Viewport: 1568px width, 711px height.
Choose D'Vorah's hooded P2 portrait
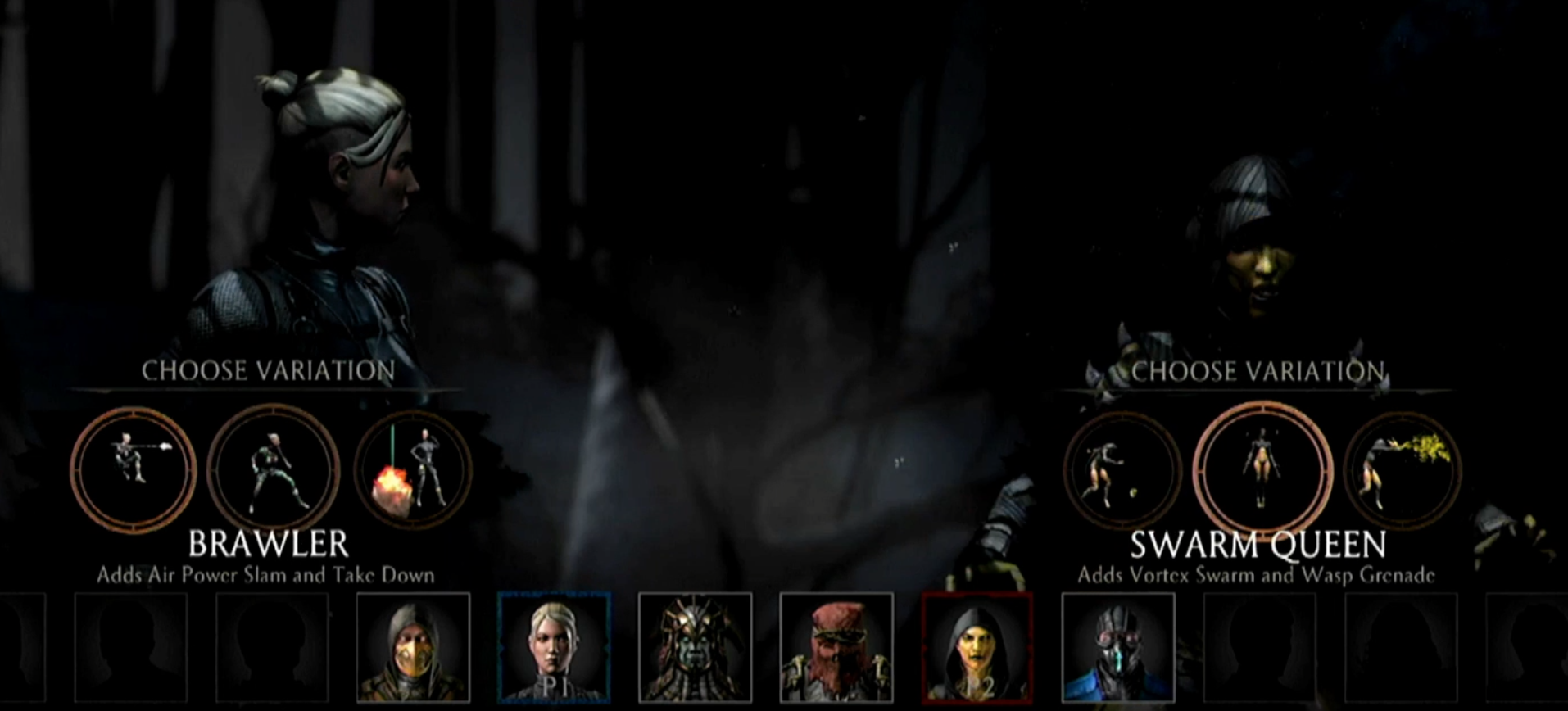point(977,647)
